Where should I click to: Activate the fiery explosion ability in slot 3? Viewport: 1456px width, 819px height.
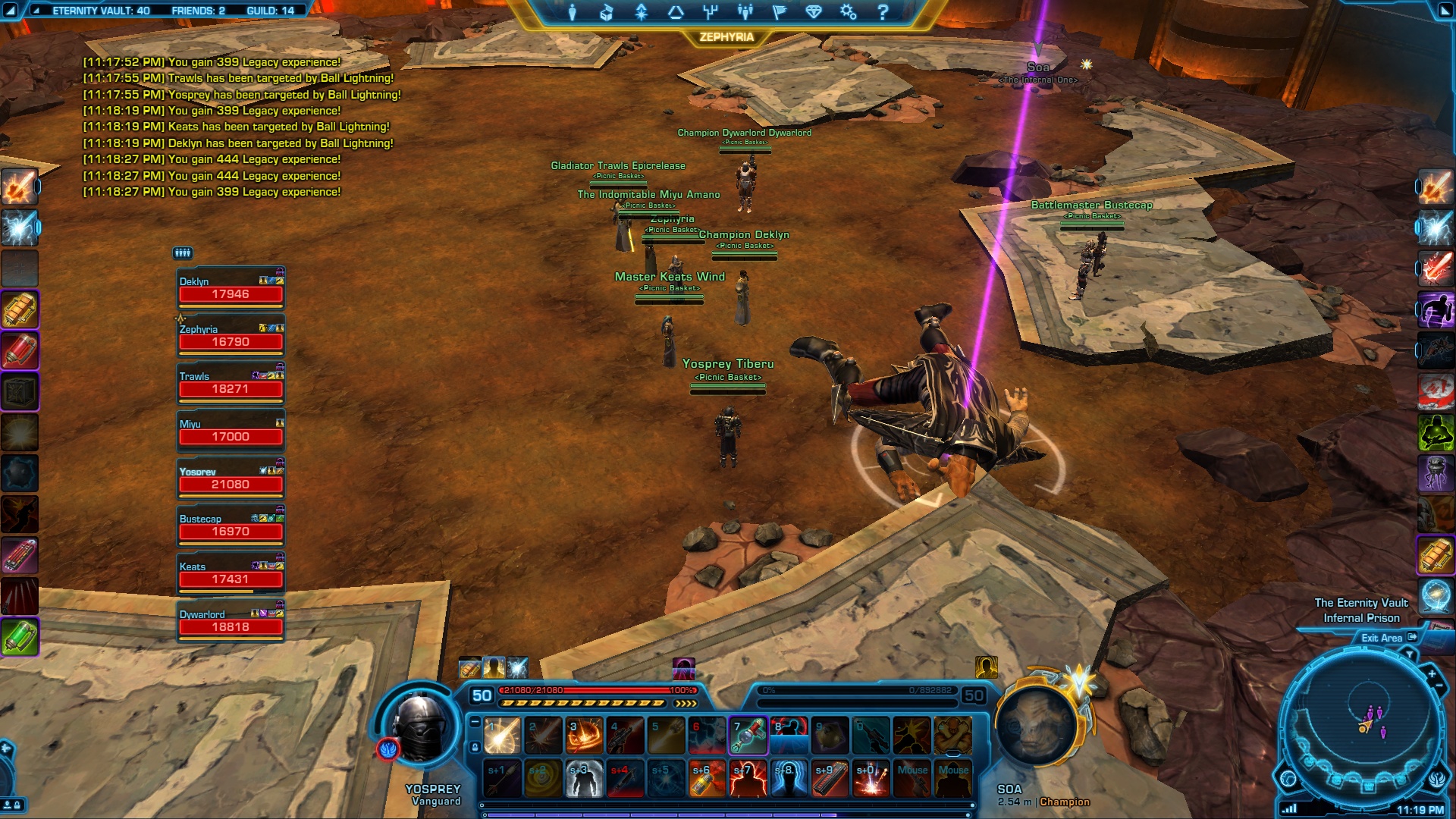(x=584, y=735)
